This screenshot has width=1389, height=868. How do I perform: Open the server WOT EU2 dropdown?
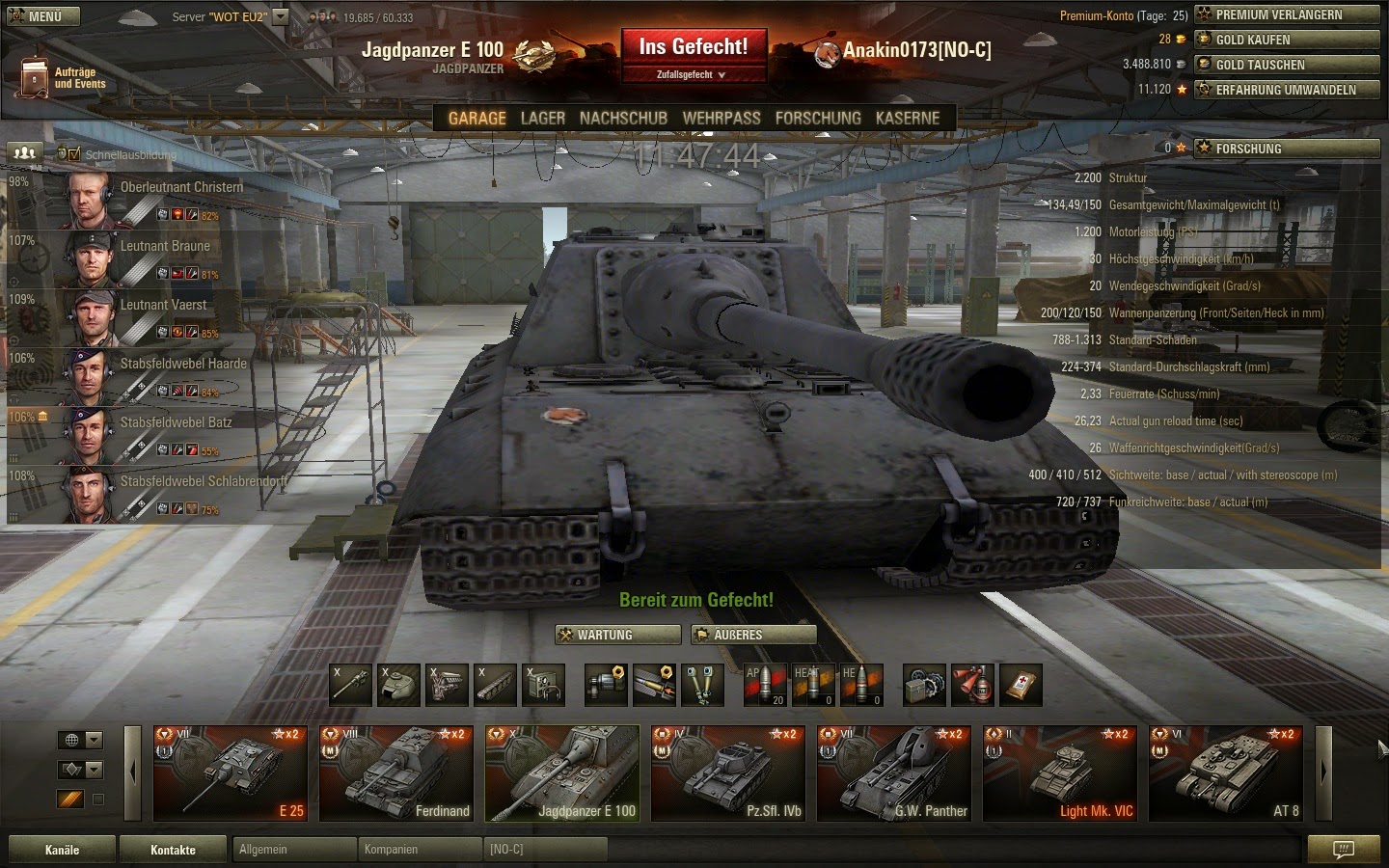[278, 15]
